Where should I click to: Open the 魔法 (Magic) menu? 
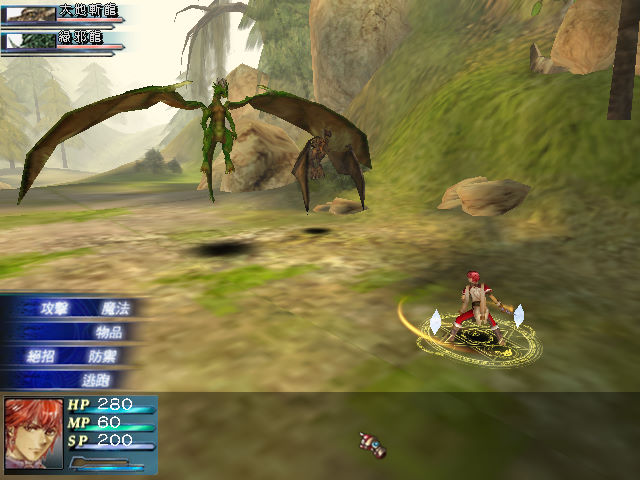116,308
